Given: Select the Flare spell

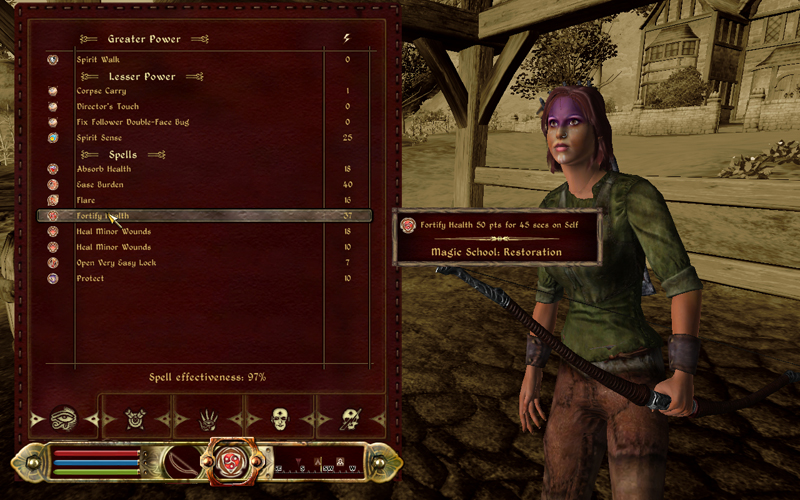Looking at the screenshot, I should (87, 200).
